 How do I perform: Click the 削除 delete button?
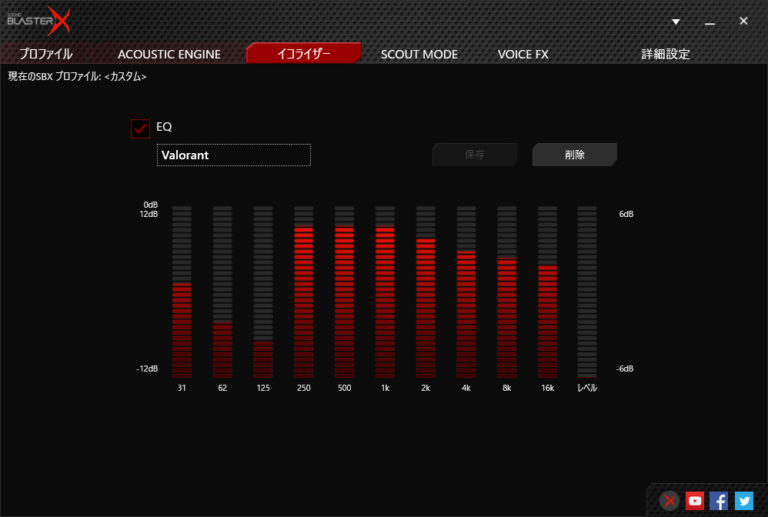pyautogui.click(x=574, y=155)
